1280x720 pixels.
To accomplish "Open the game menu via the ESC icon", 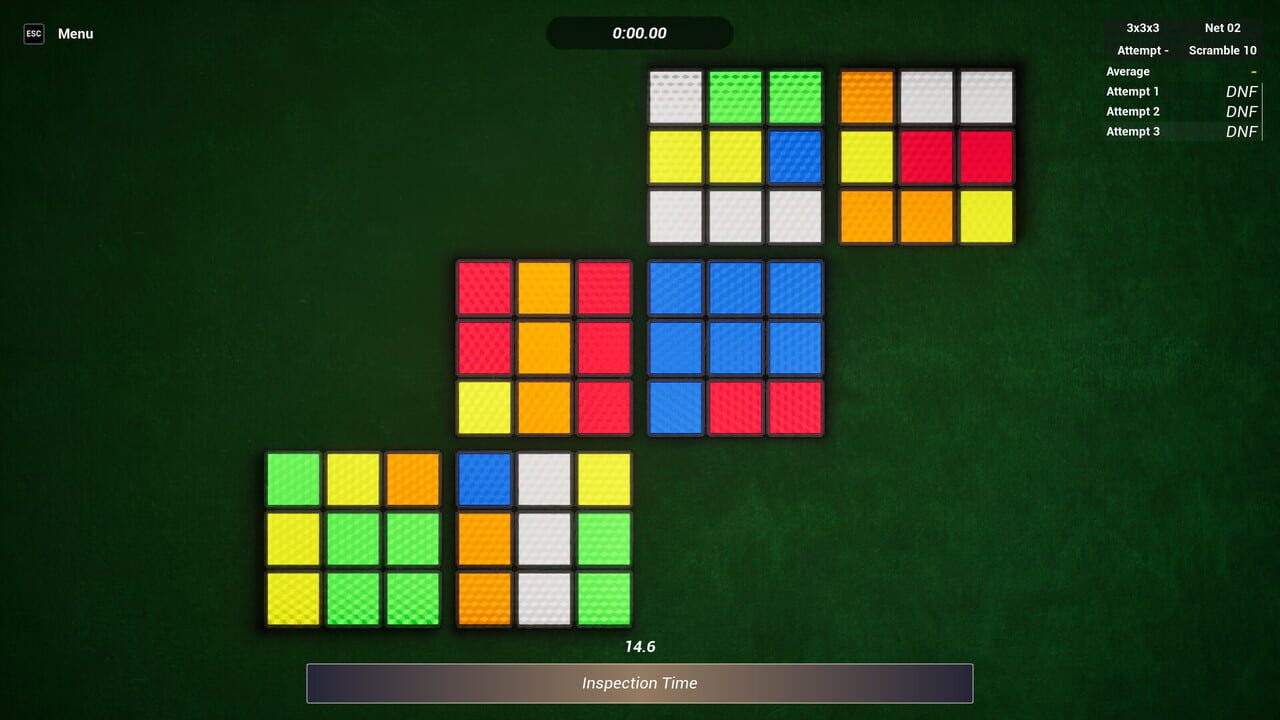I will click(x=33, y=33).
